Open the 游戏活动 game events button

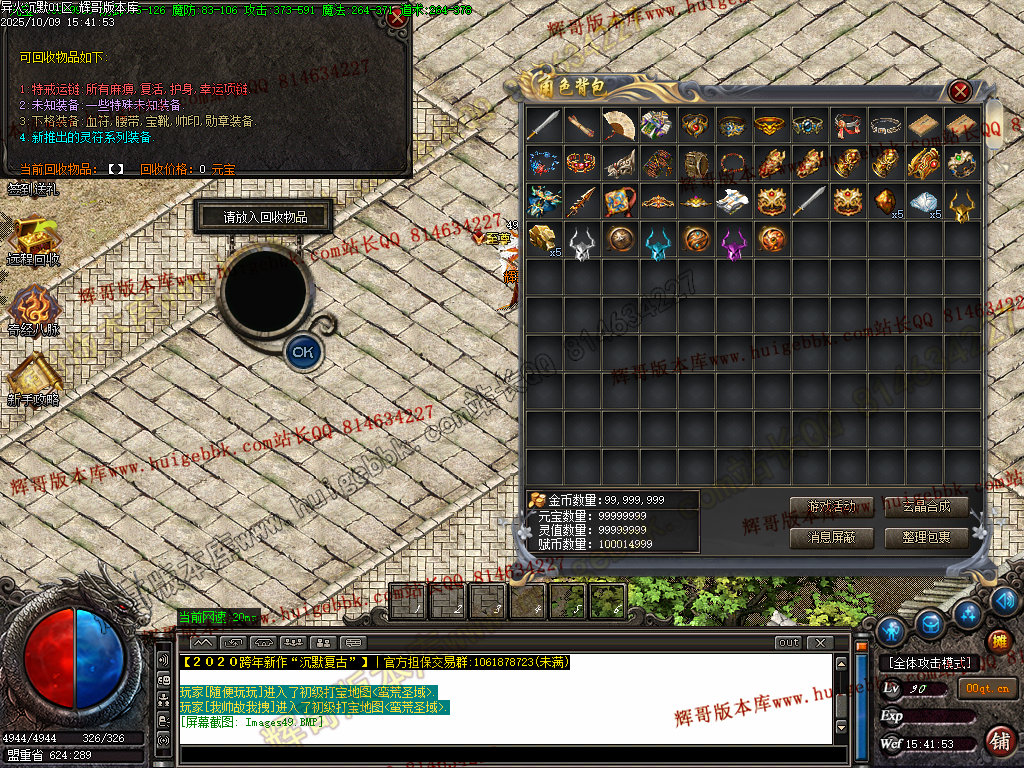pos(831,507)
